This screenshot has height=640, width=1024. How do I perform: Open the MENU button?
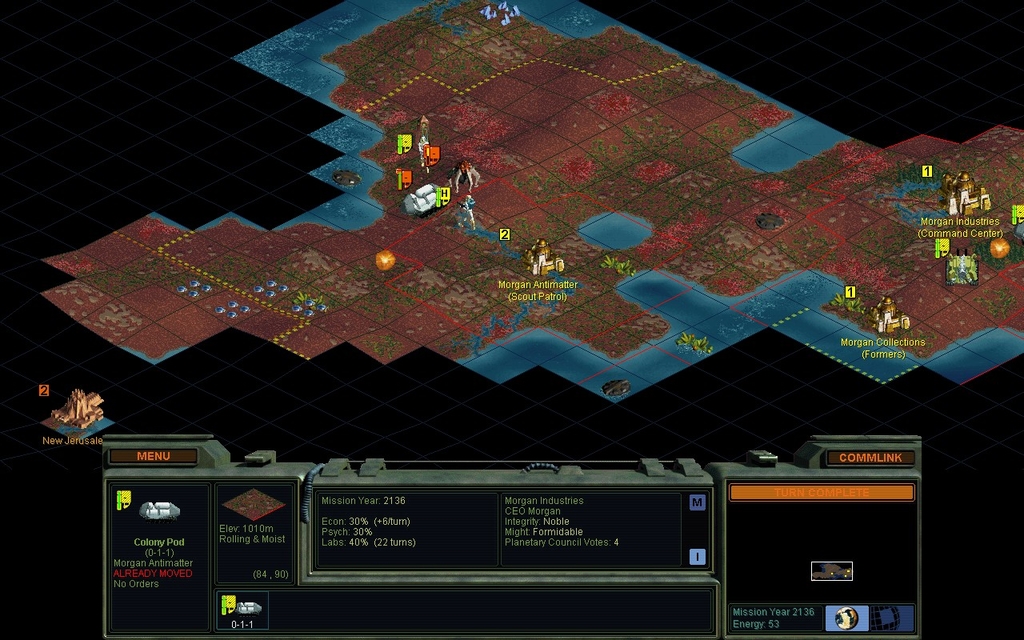[x=153, y=456]
